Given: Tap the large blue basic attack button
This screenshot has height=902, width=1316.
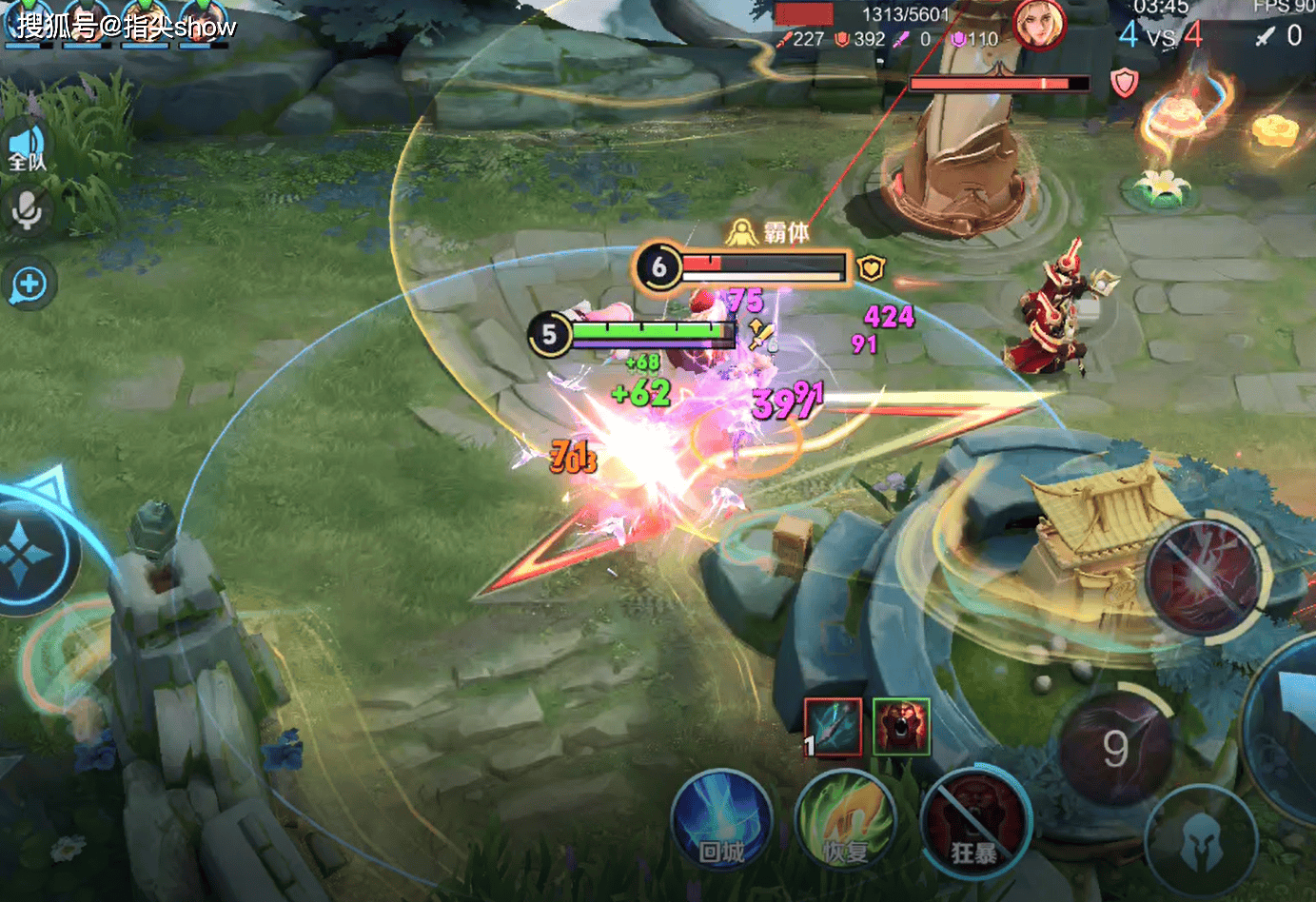Looking at the screenshot, I should (x=1289, y=714).
